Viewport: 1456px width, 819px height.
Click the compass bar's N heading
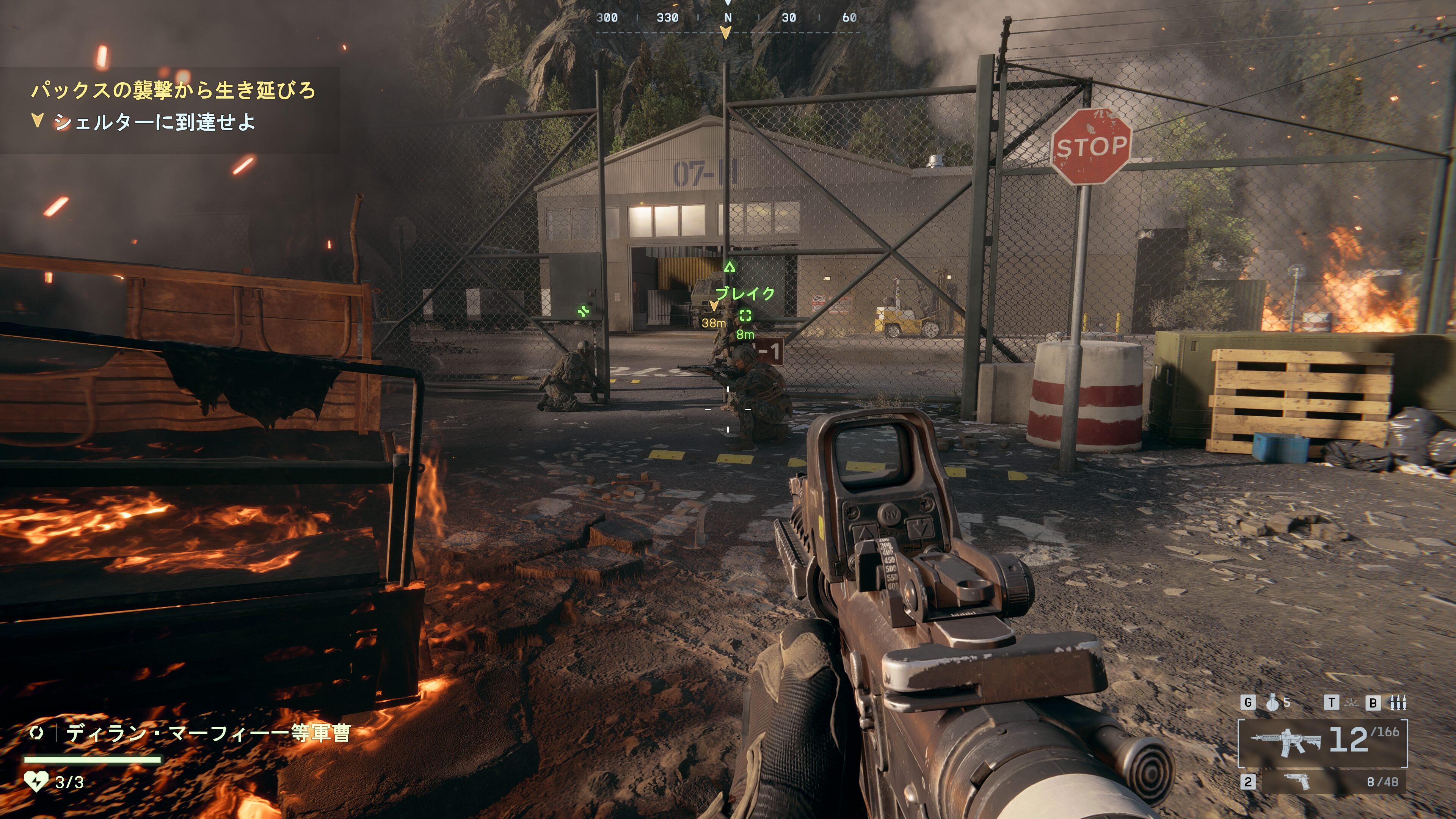click(728, 17)
